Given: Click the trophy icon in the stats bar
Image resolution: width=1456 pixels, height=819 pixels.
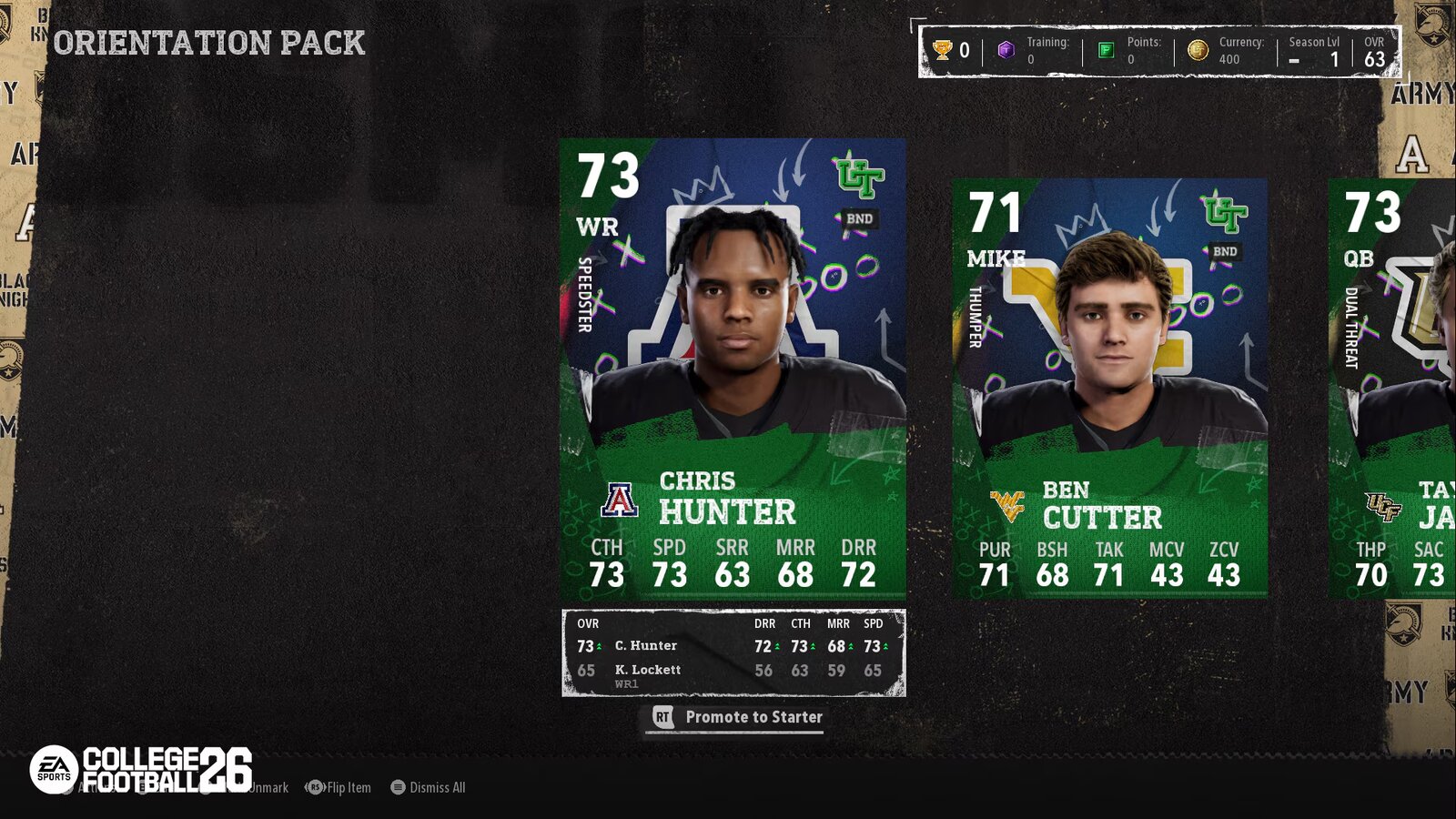Looking at the screenshot, I should coord(945,50).
